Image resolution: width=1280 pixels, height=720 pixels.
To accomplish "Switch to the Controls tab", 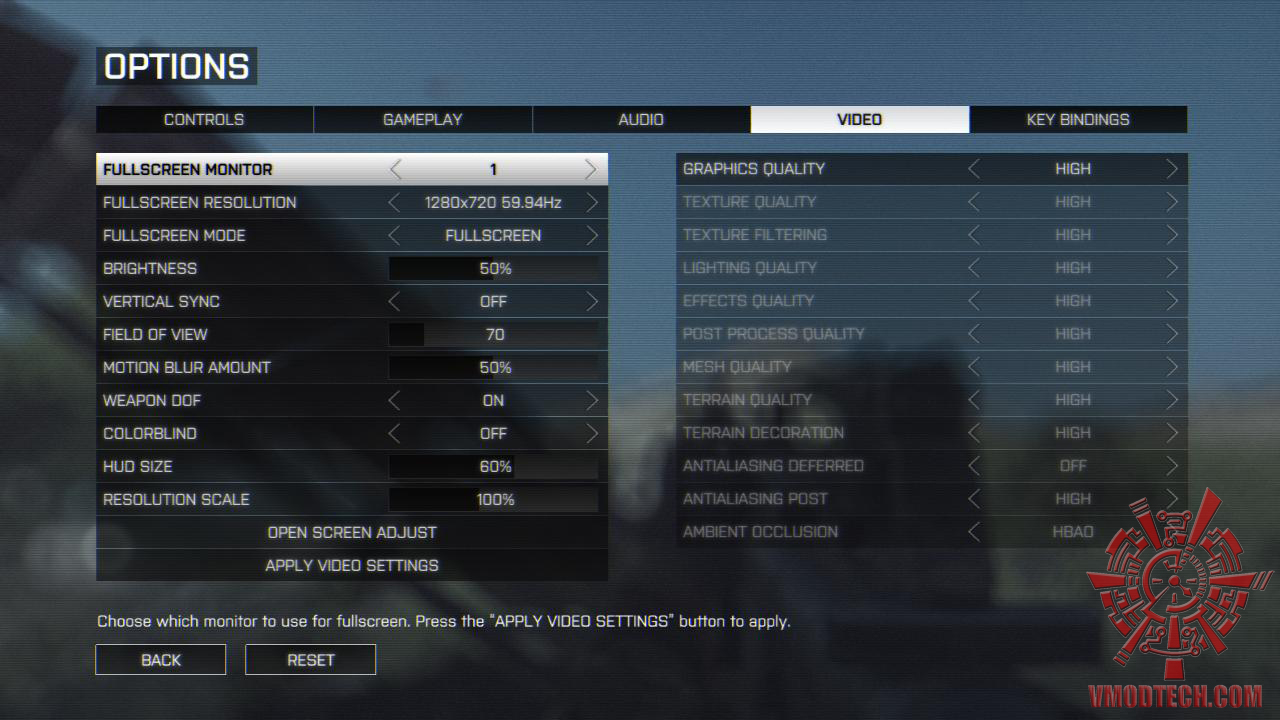I will click(x=204, y=119).
